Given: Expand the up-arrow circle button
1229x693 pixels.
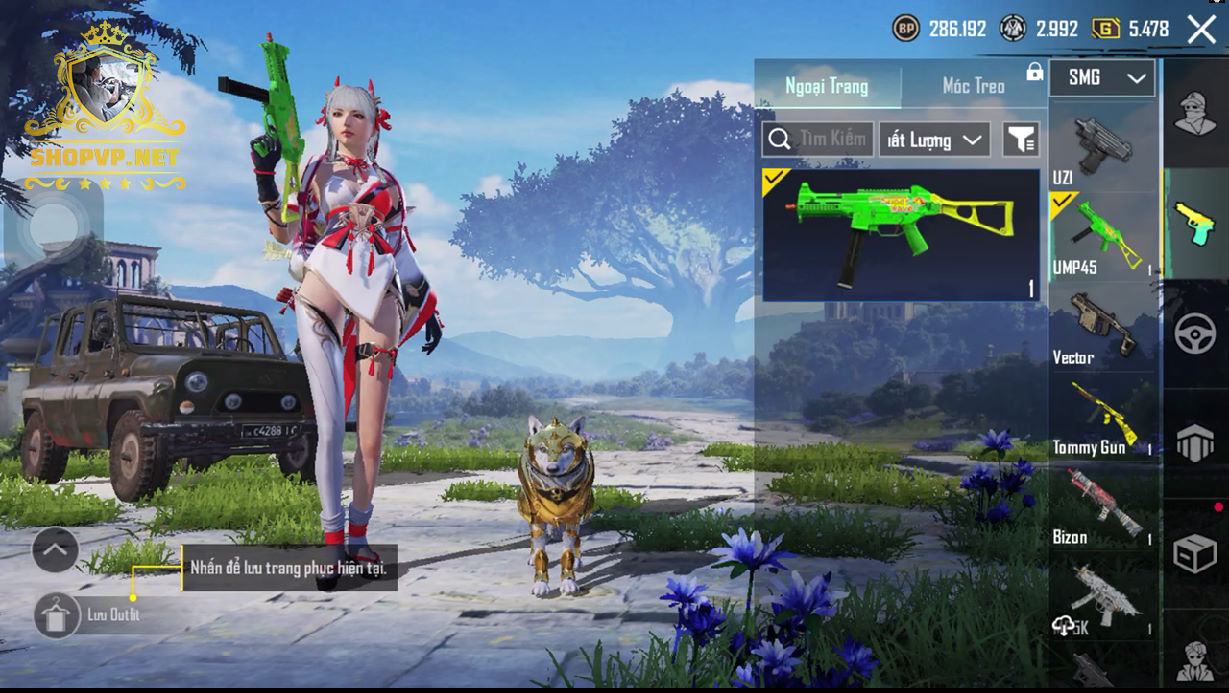Looking at the screenshot, I should coord(56,549).
